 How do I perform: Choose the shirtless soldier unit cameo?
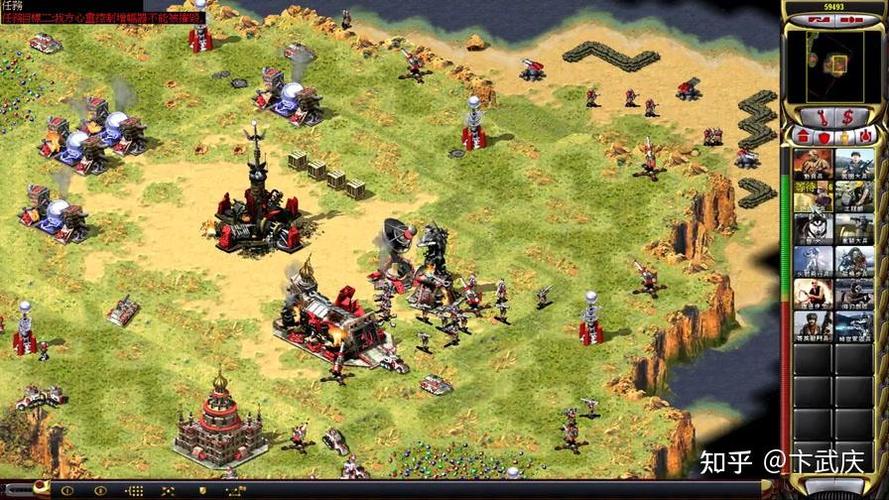[813, 294]
